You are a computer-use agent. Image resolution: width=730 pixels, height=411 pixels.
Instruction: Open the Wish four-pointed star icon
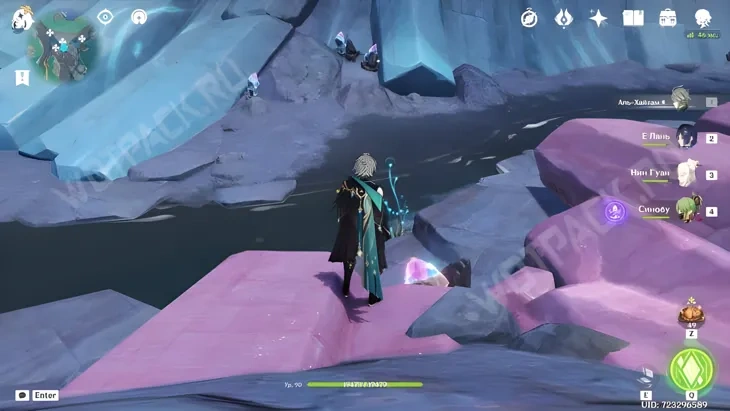[598, 18]
